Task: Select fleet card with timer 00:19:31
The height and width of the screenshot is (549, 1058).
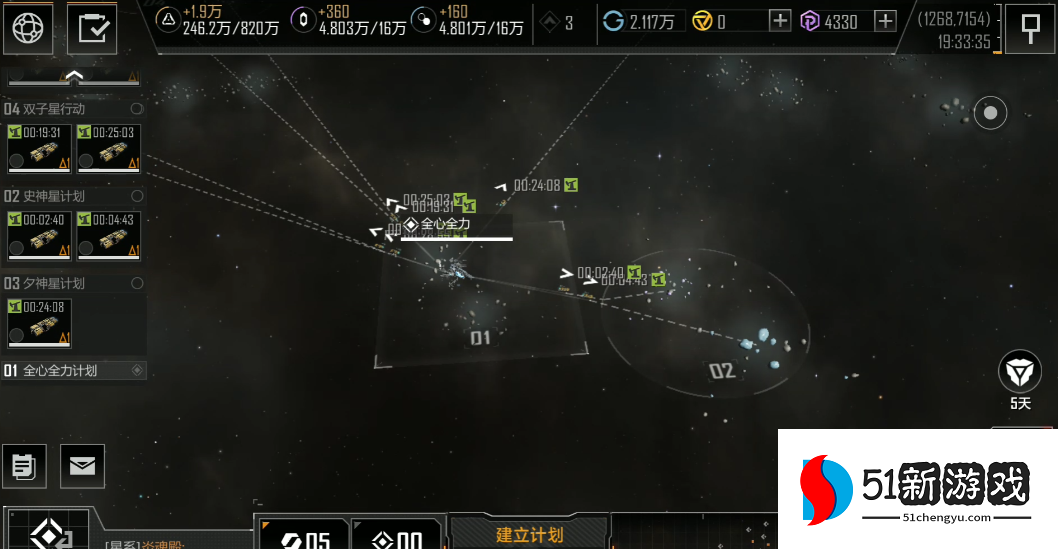Action: [x=38, y=149]
